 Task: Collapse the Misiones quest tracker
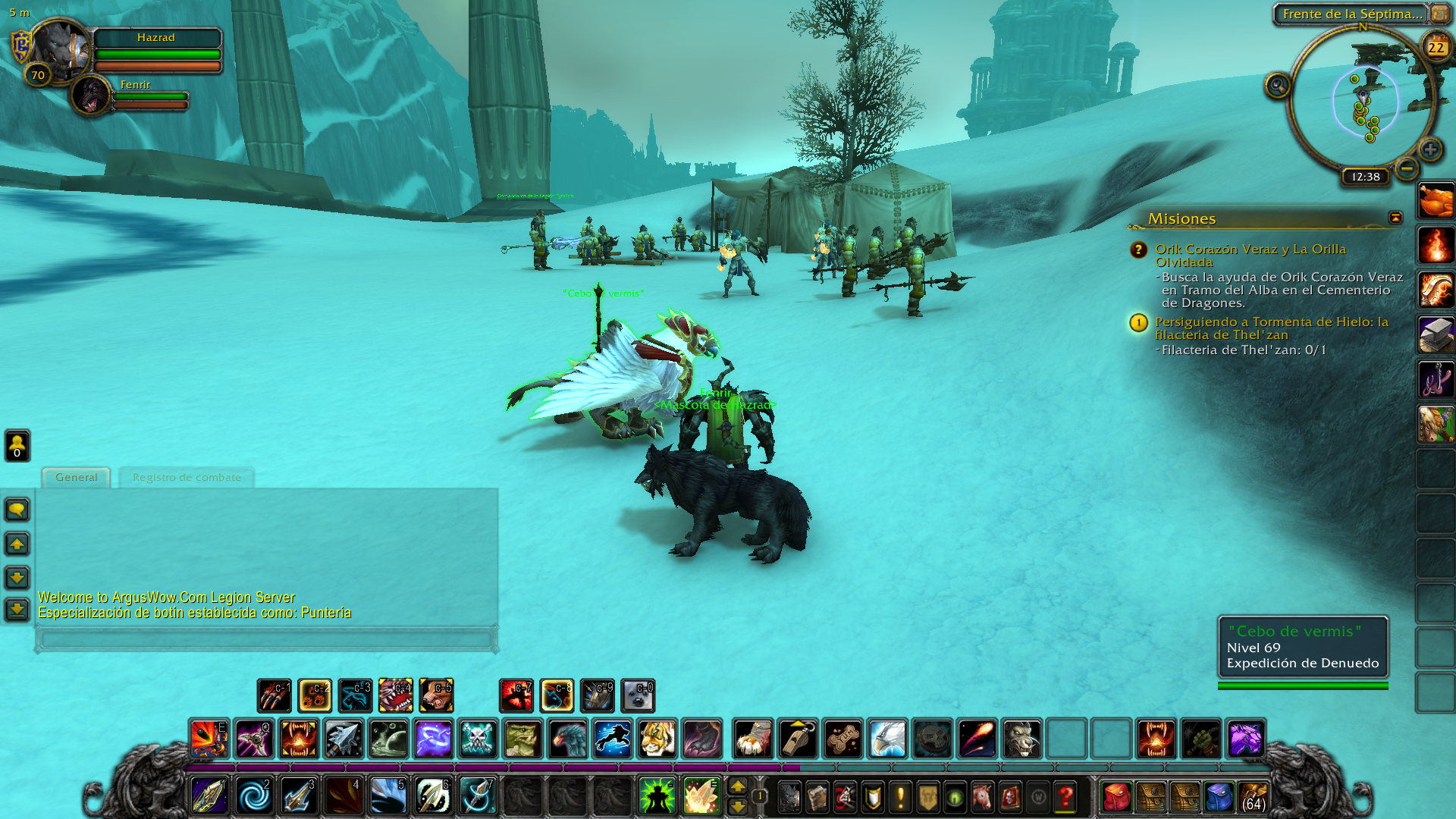(1395, 218)
